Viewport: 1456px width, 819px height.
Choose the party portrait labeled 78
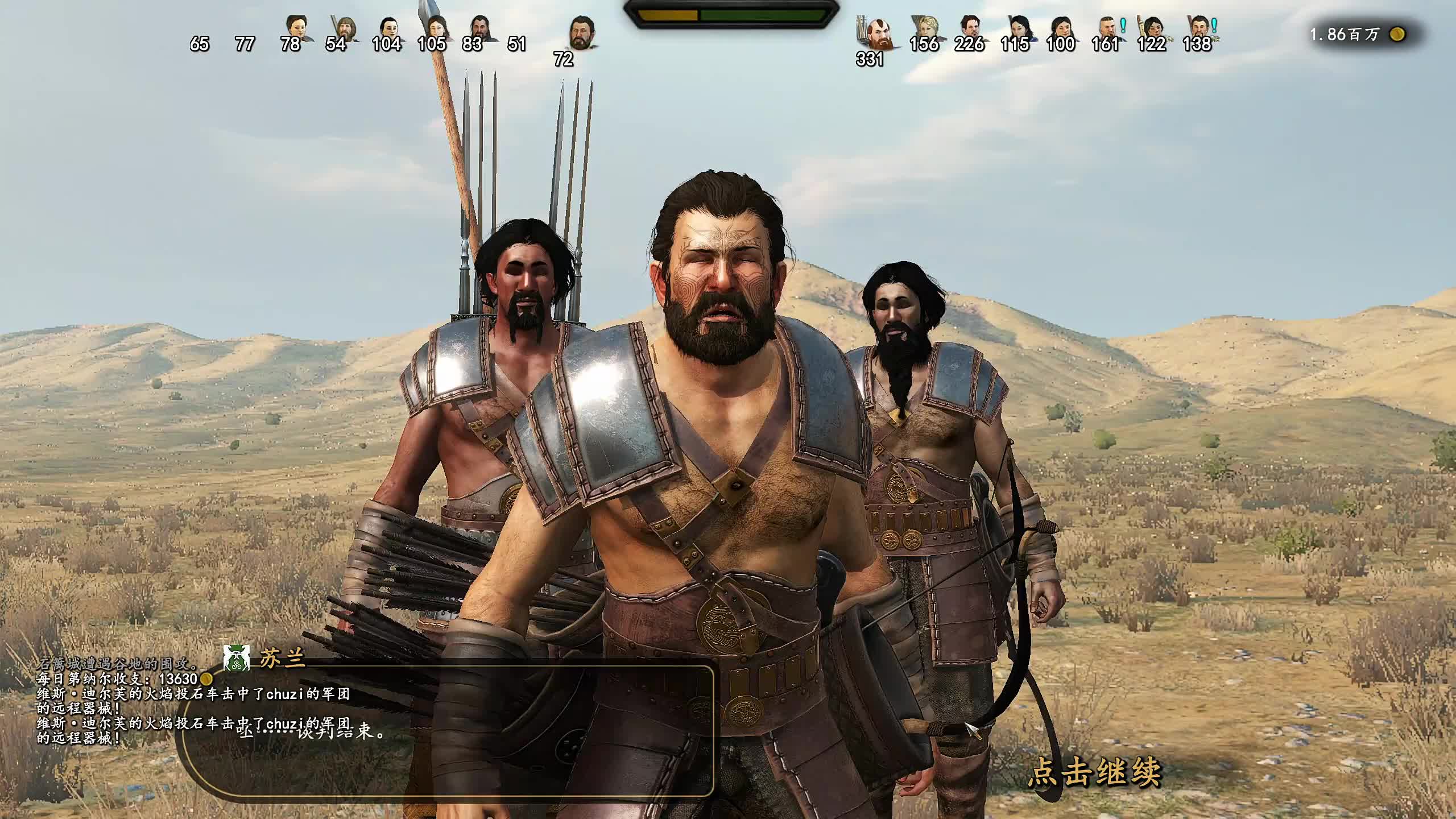296,28
